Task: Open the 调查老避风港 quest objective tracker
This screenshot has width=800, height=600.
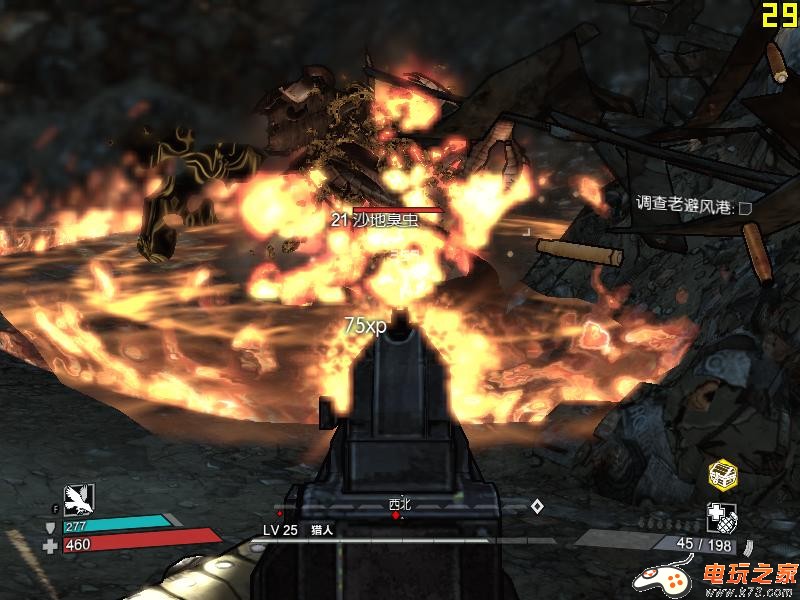Action: (693, 206)
